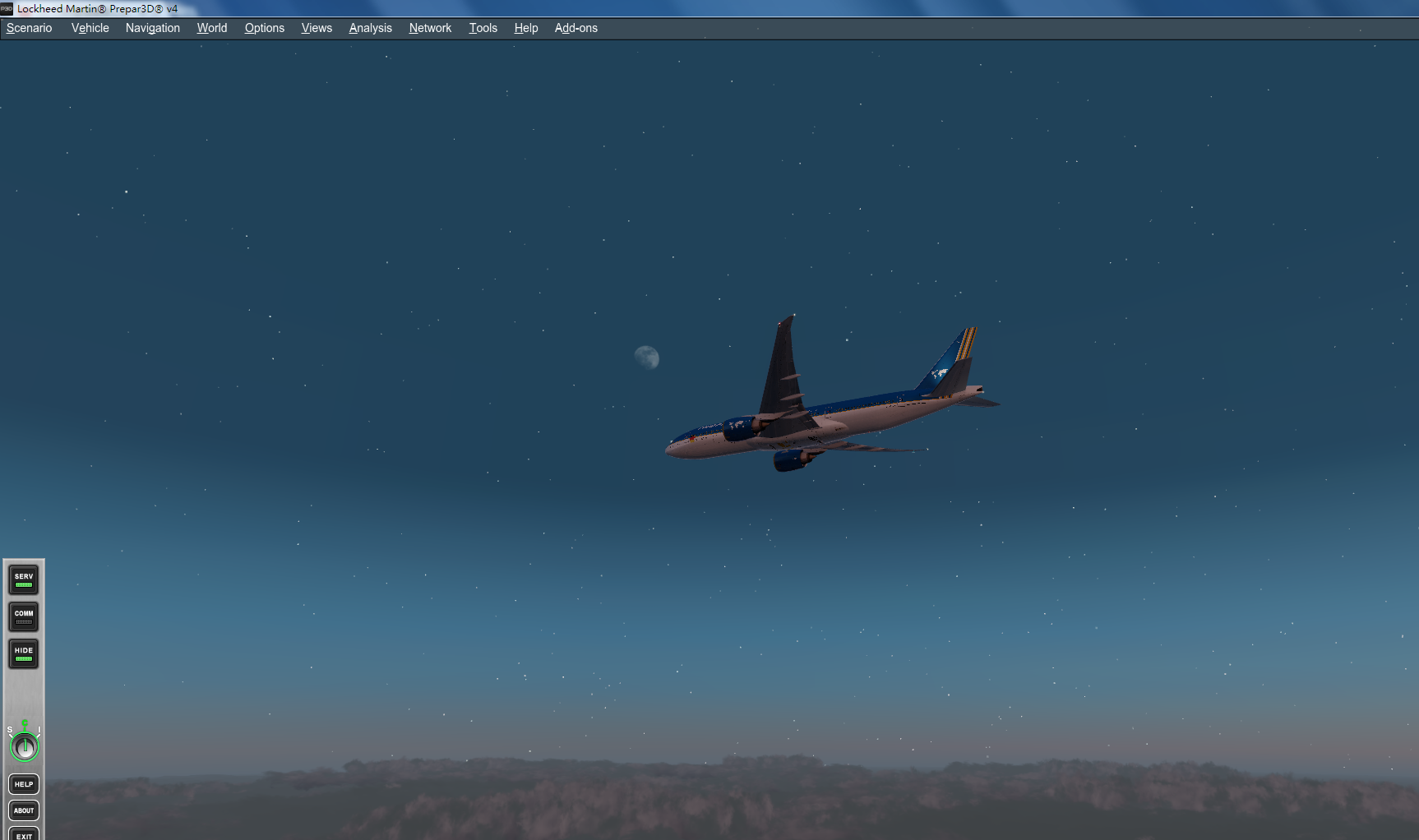1419x840 pixels.
Task: Open the World menu
Action: coord(211,27)
